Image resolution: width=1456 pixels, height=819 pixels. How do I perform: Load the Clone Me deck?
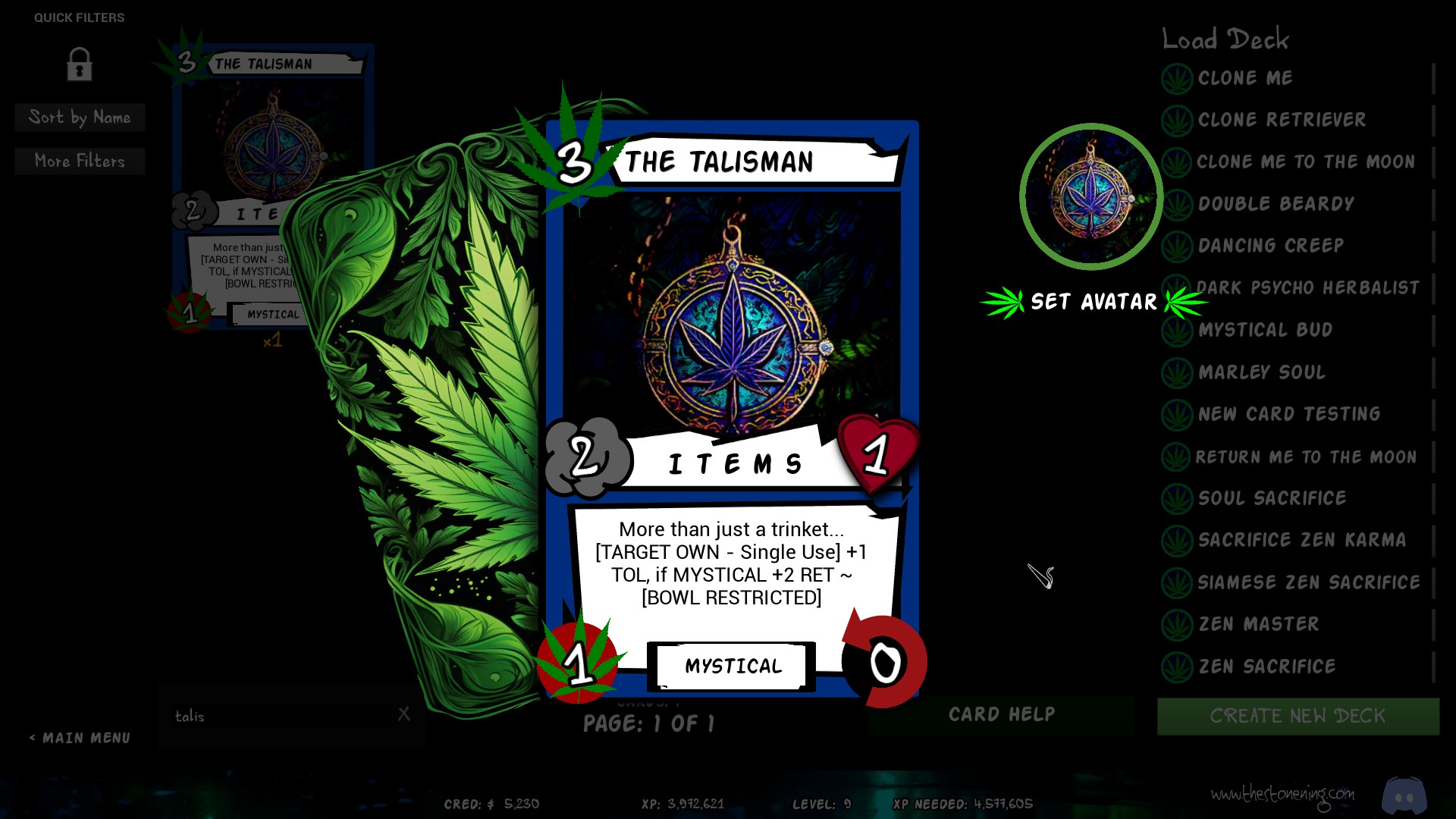(x=1244, y=78)
